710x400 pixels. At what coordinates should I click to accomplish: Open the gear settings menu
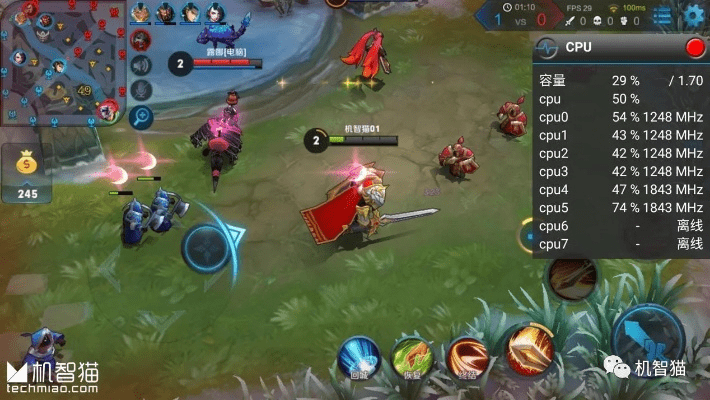[x=693, y=15]
